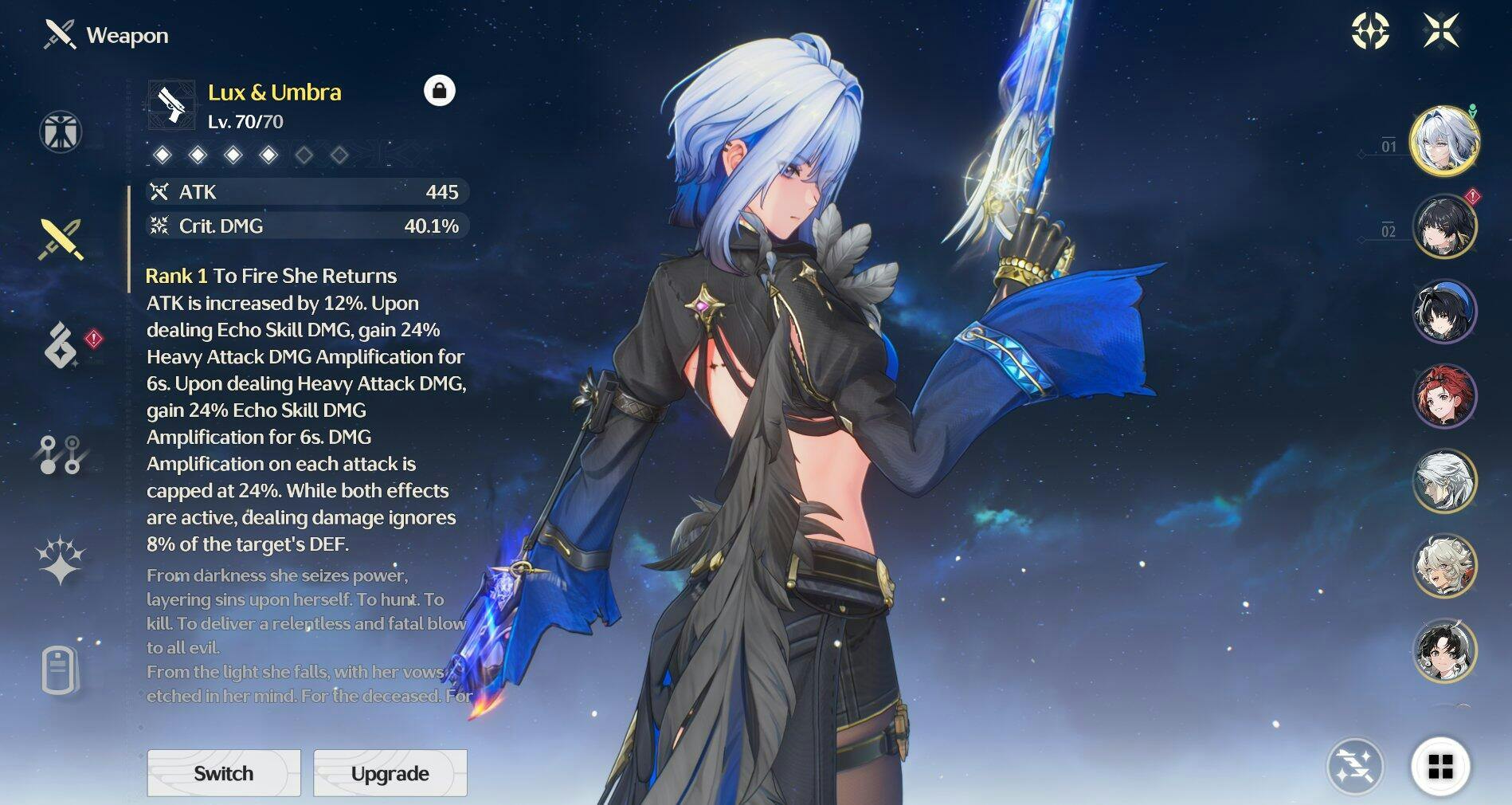The width and height of the screenshot is (1512, 805).
Task: Open the character attributes tab with the body icon
Action: 61,132
